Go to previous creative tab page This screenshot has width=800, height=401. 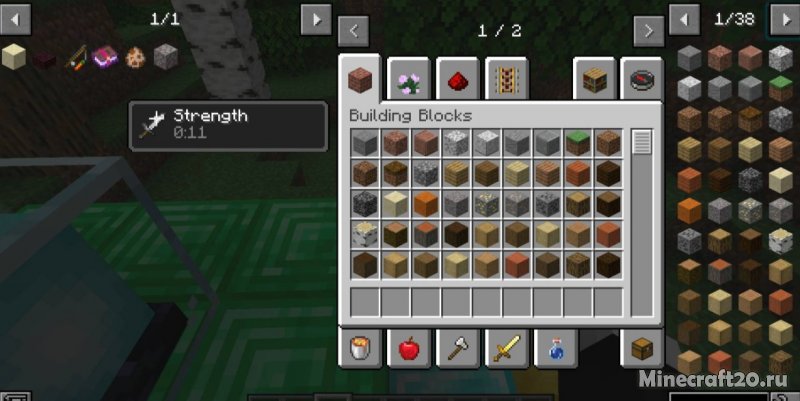355,31
